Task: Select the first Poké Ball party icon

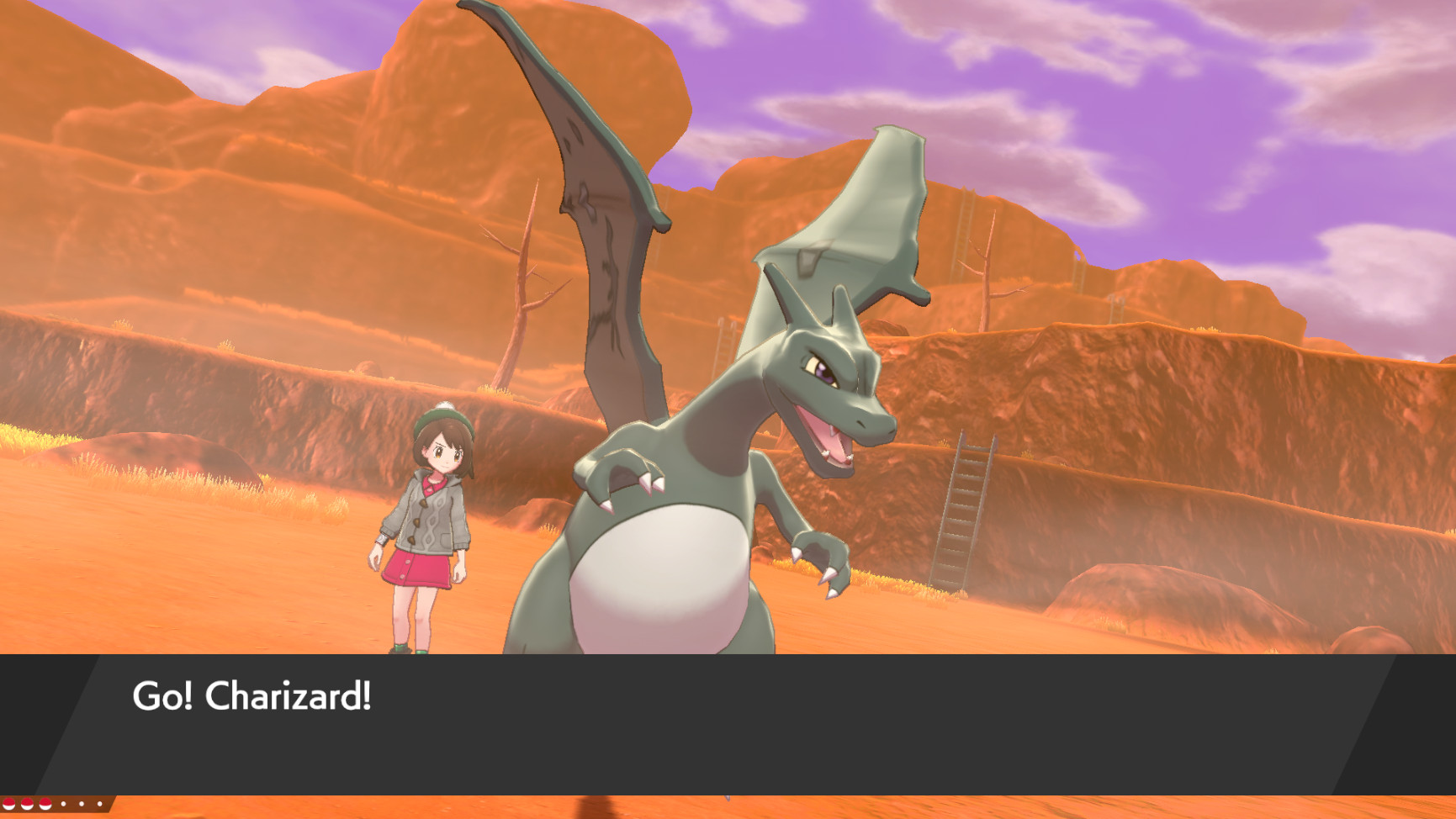Action: [x=9, y=804]
